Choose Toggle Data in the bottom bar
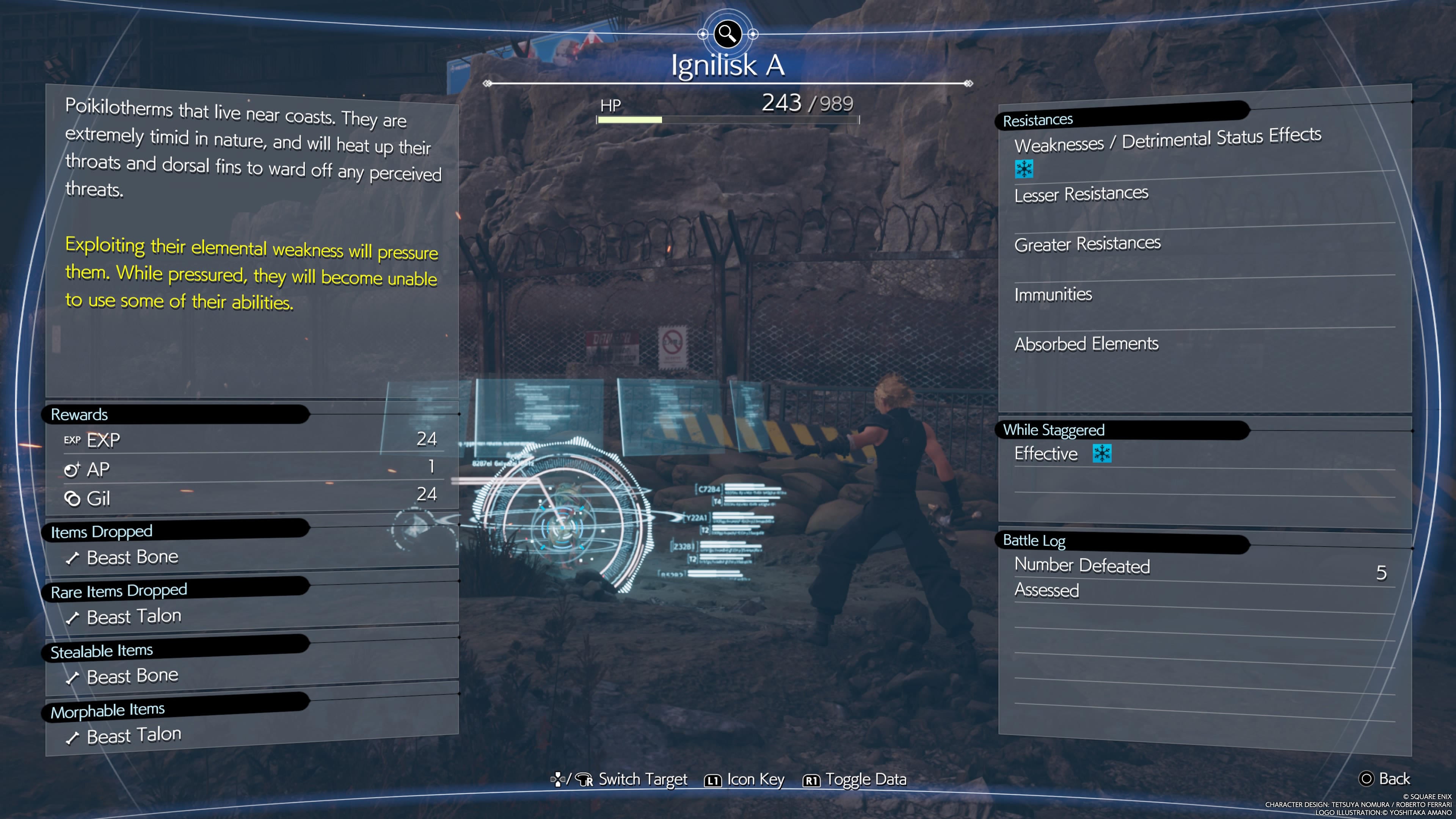 (x=855, y=780)
